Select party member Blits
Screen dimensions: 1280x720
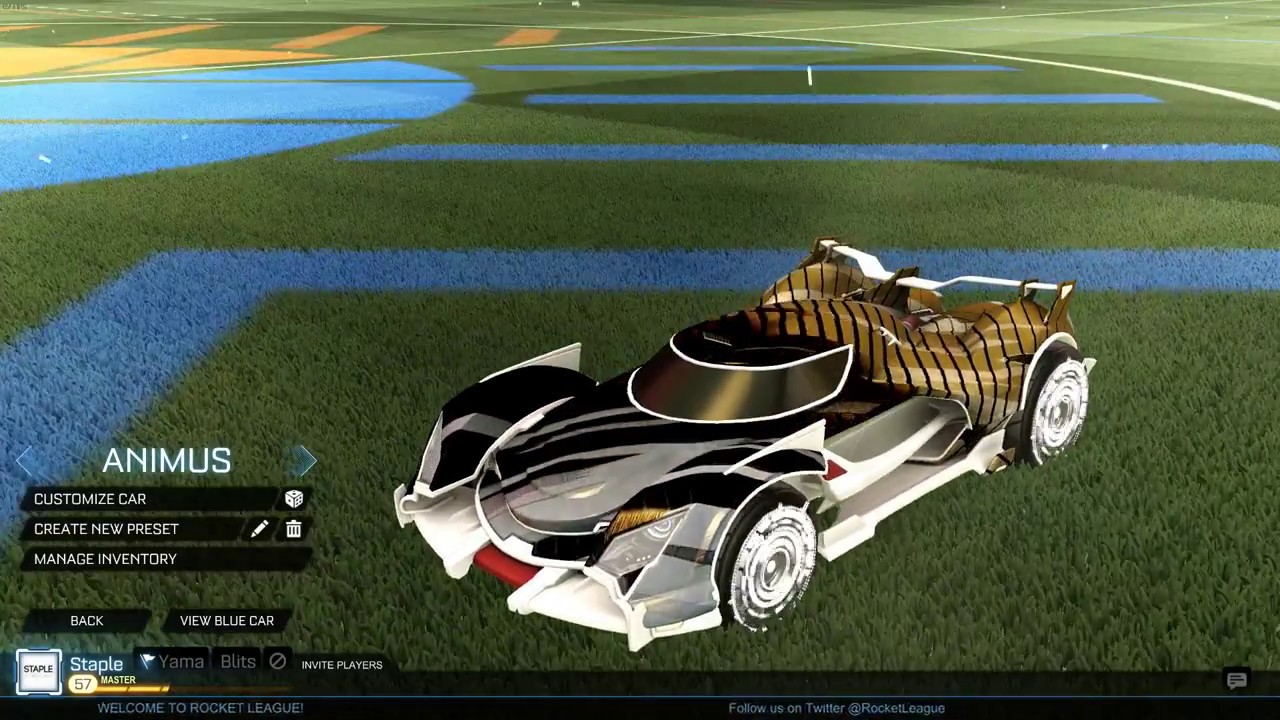pos(238,661)
